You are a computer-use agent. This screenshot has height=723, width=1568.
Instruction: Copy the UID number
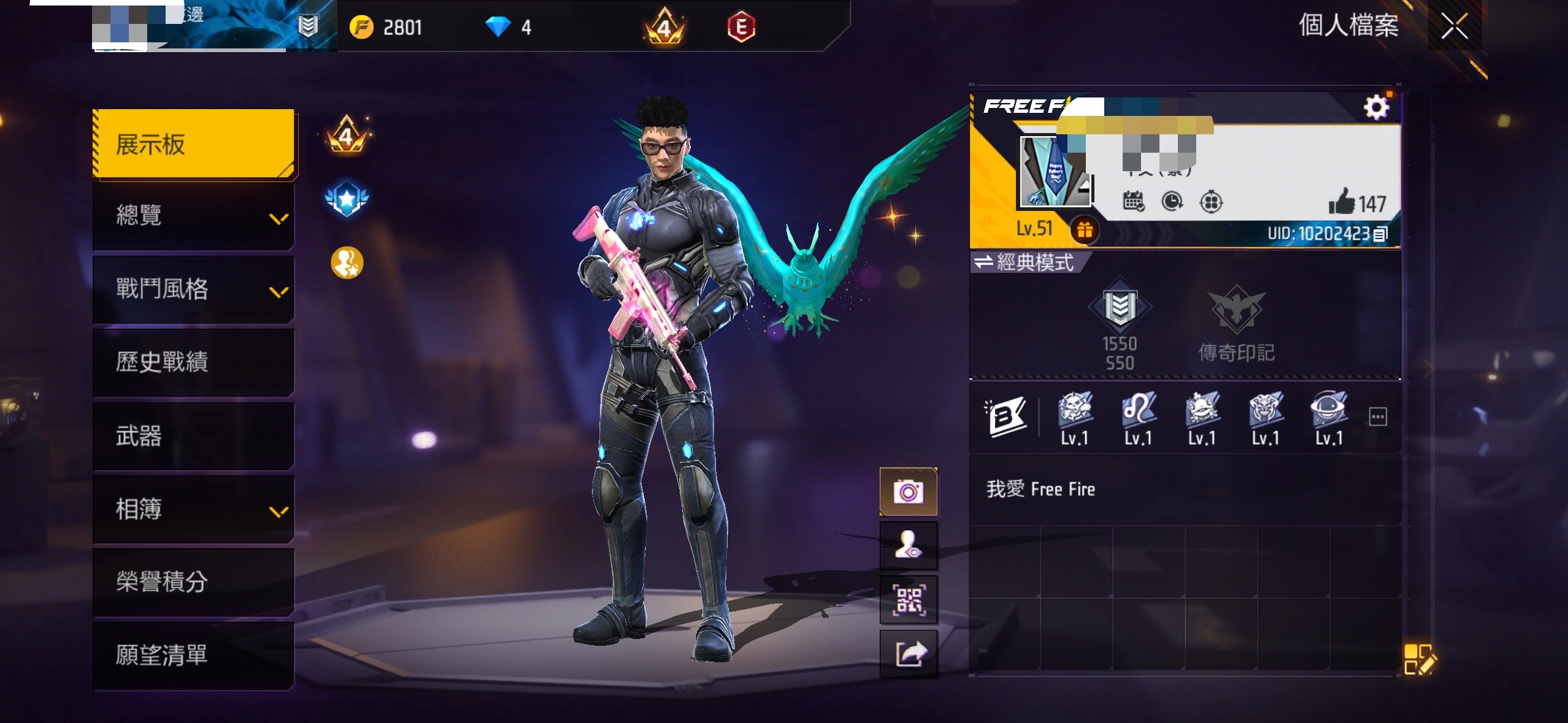click(1380, 234)
